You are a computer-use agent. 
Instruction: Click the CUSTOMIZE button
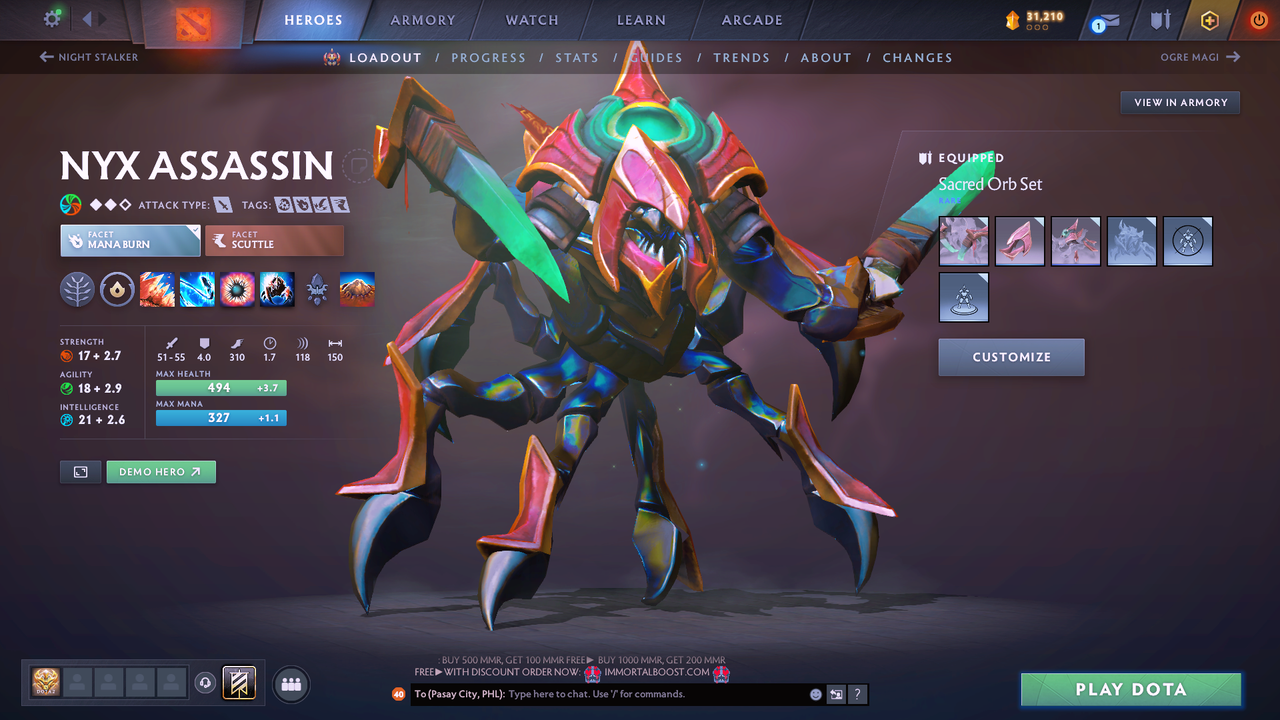(x=1011, y=357)
